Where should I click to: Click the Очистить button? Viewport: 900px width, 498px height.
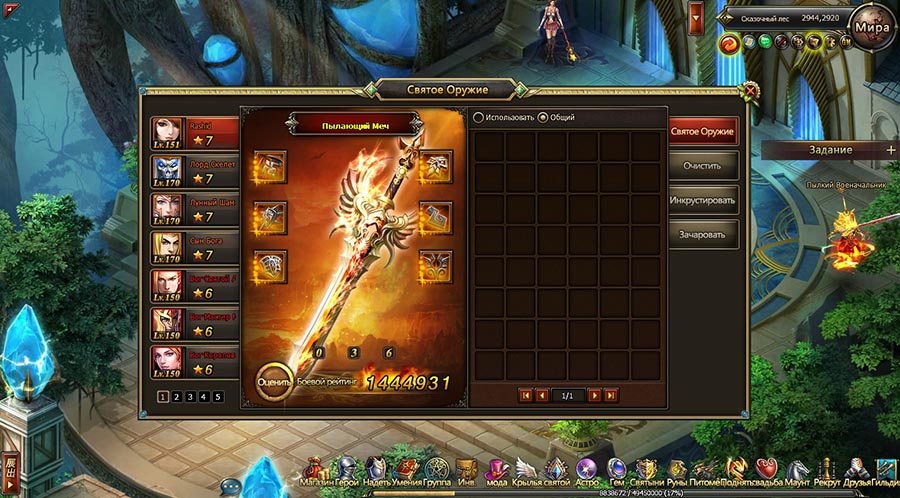coord(703,165)
